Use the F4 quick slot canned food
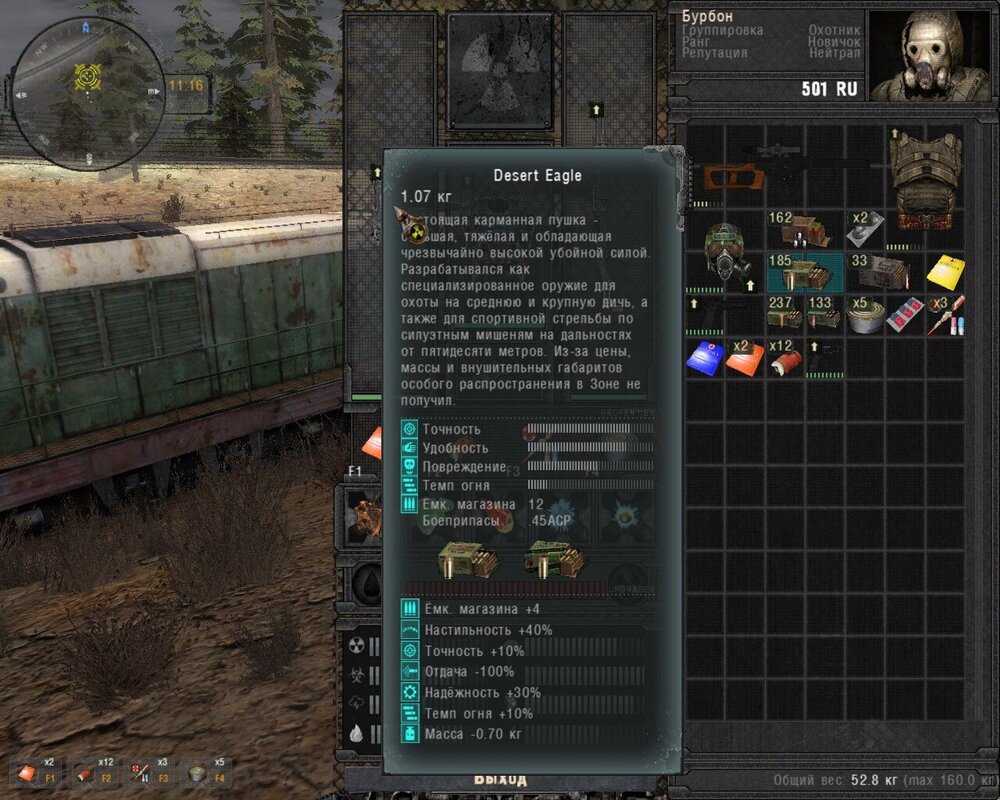Image resolution: width=1000 pixels, height=800 pixels. [x=202, y=772]
